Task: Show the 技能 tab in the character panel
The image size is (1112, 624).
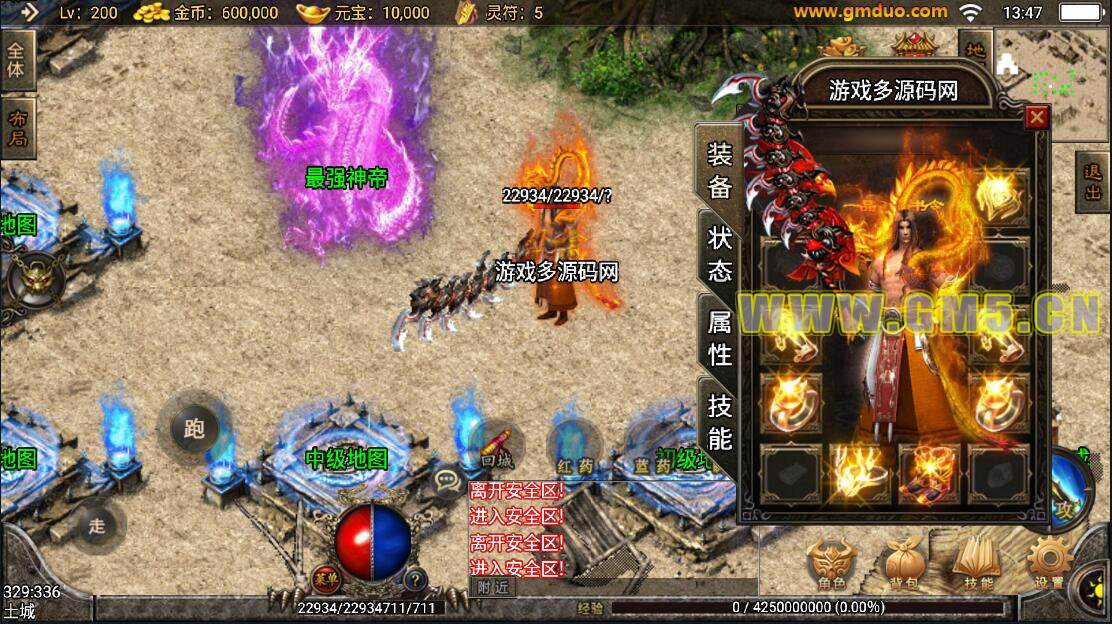Action: (720, 422)
